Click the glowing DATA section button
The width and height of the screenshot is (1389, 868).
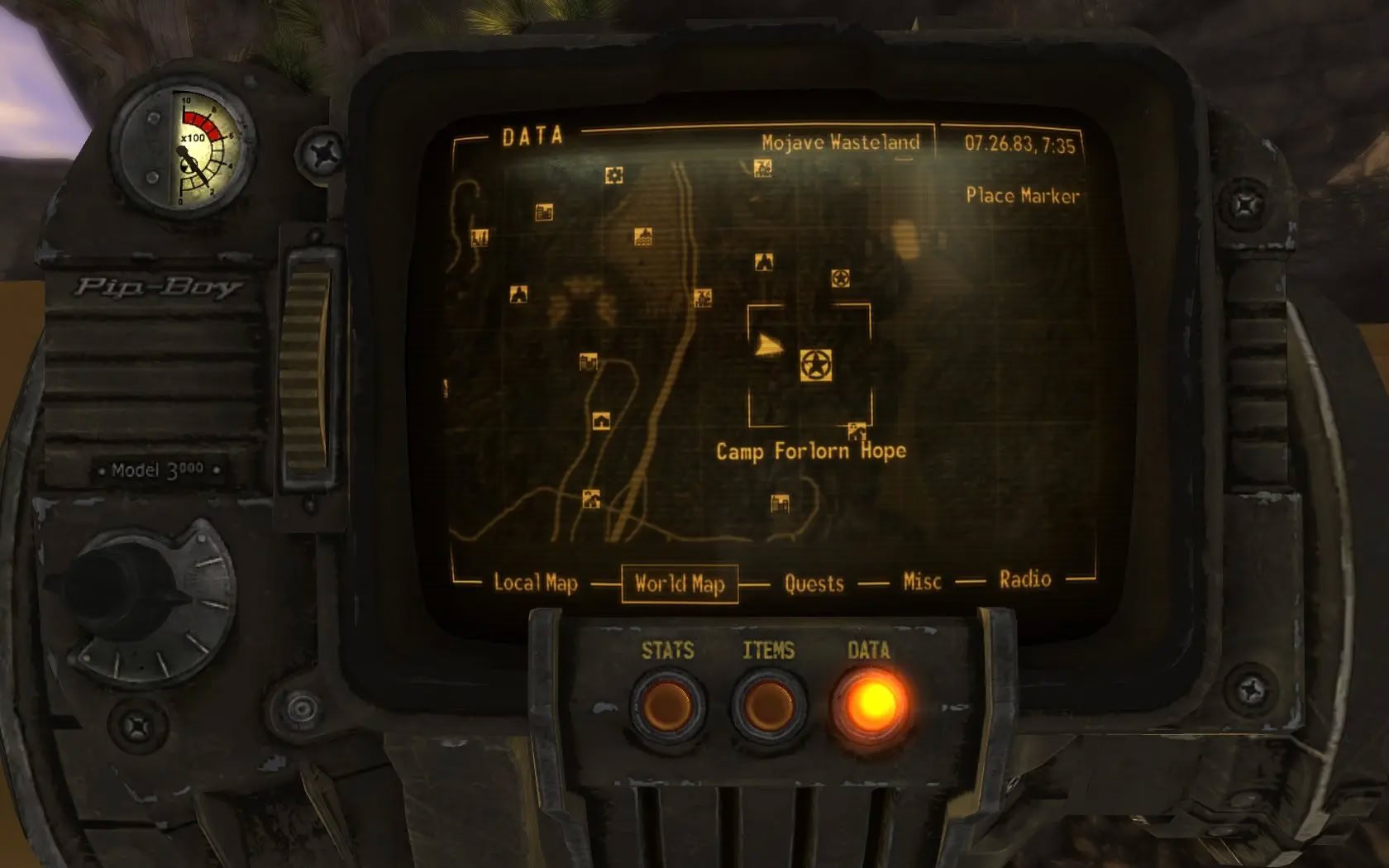(x=871, y=703)
